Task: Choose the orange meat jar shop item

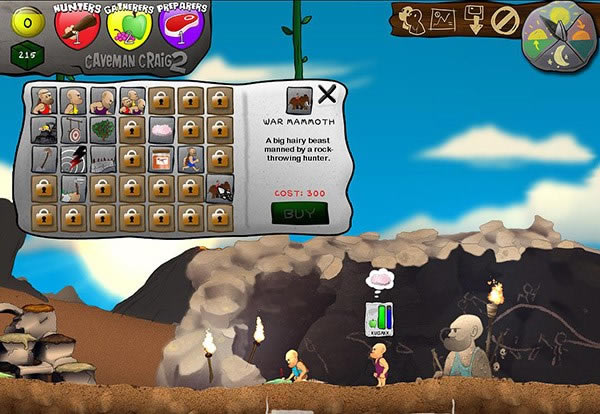Action: pos(161,158)
